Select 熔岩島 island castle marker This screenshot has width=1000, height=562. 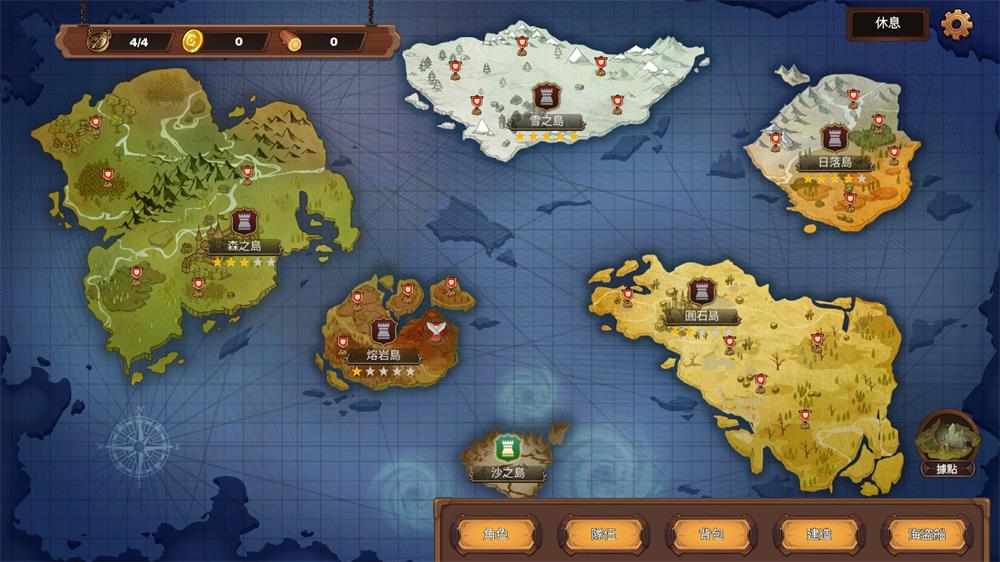[x=383, y=331]
